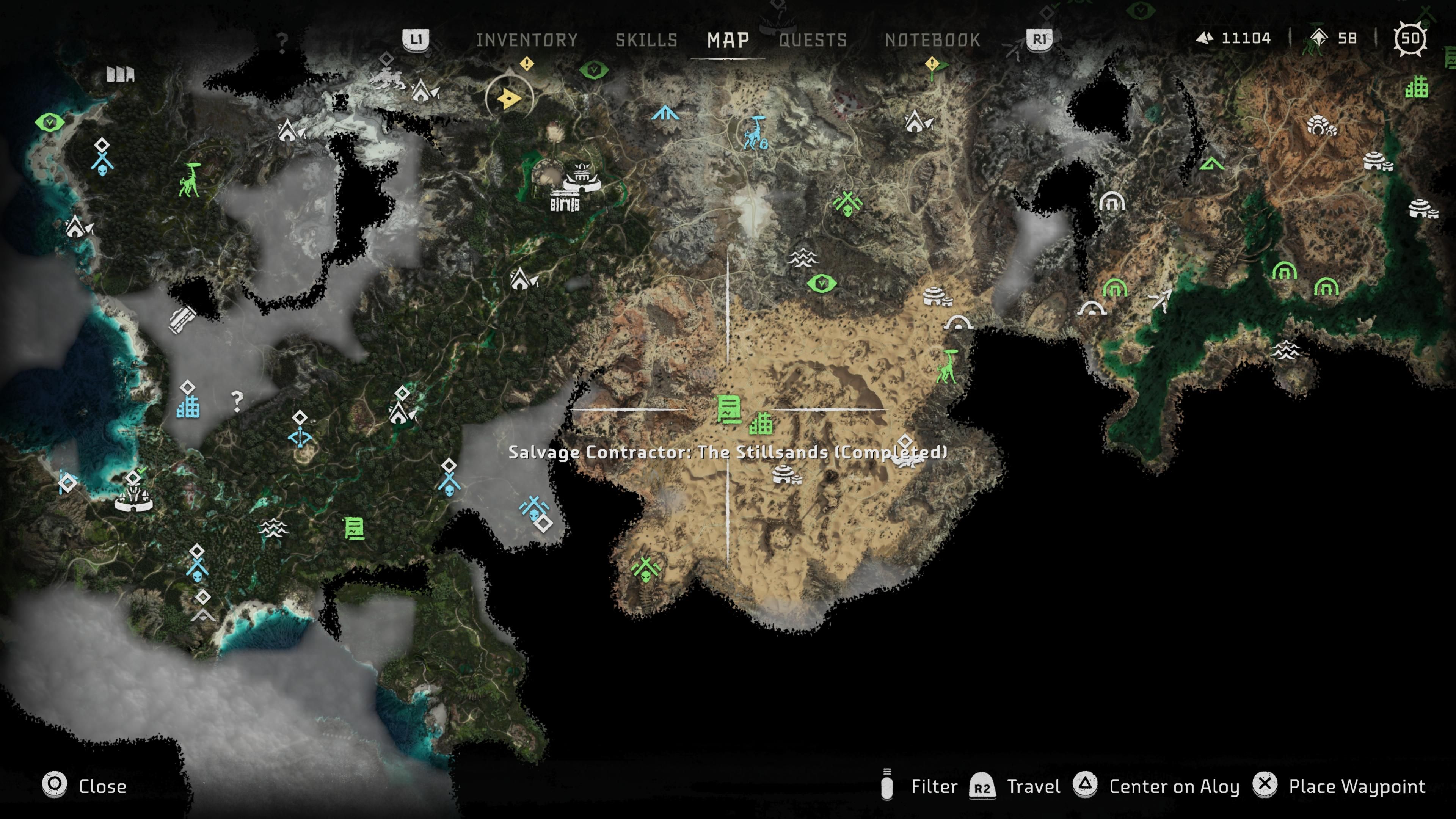Go to the Quests tab
The image size is (1456, 819).
pyautogui.click(x=813, y=40)
